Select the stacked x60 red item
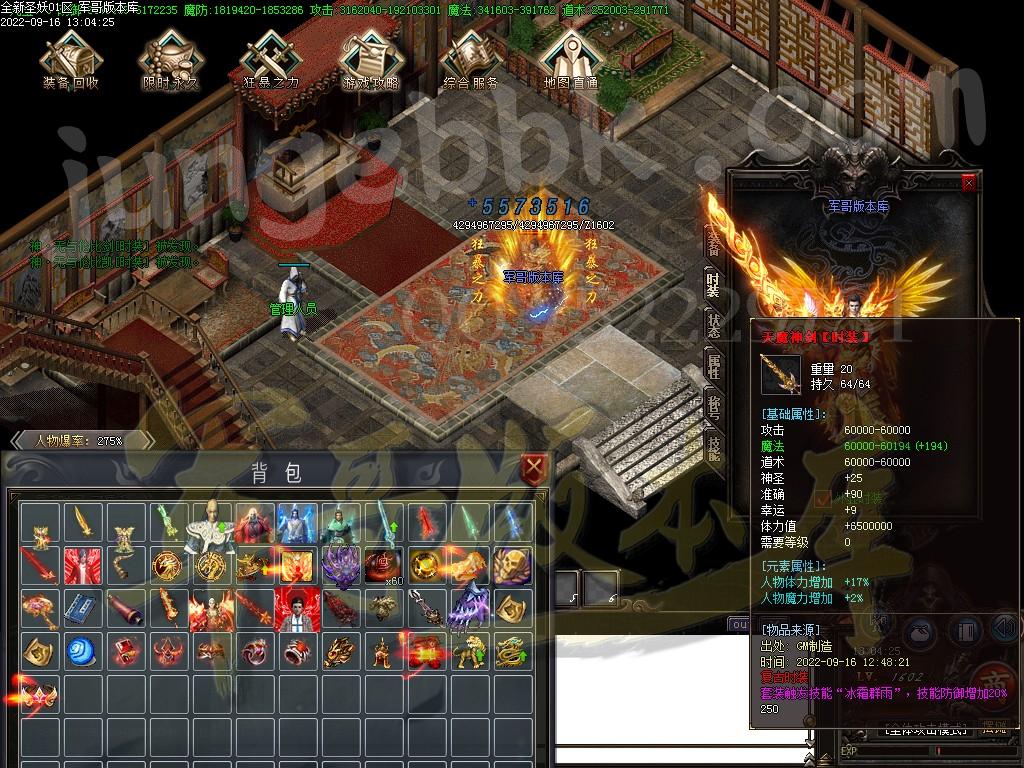1024x768 pixels. (384, 565)
